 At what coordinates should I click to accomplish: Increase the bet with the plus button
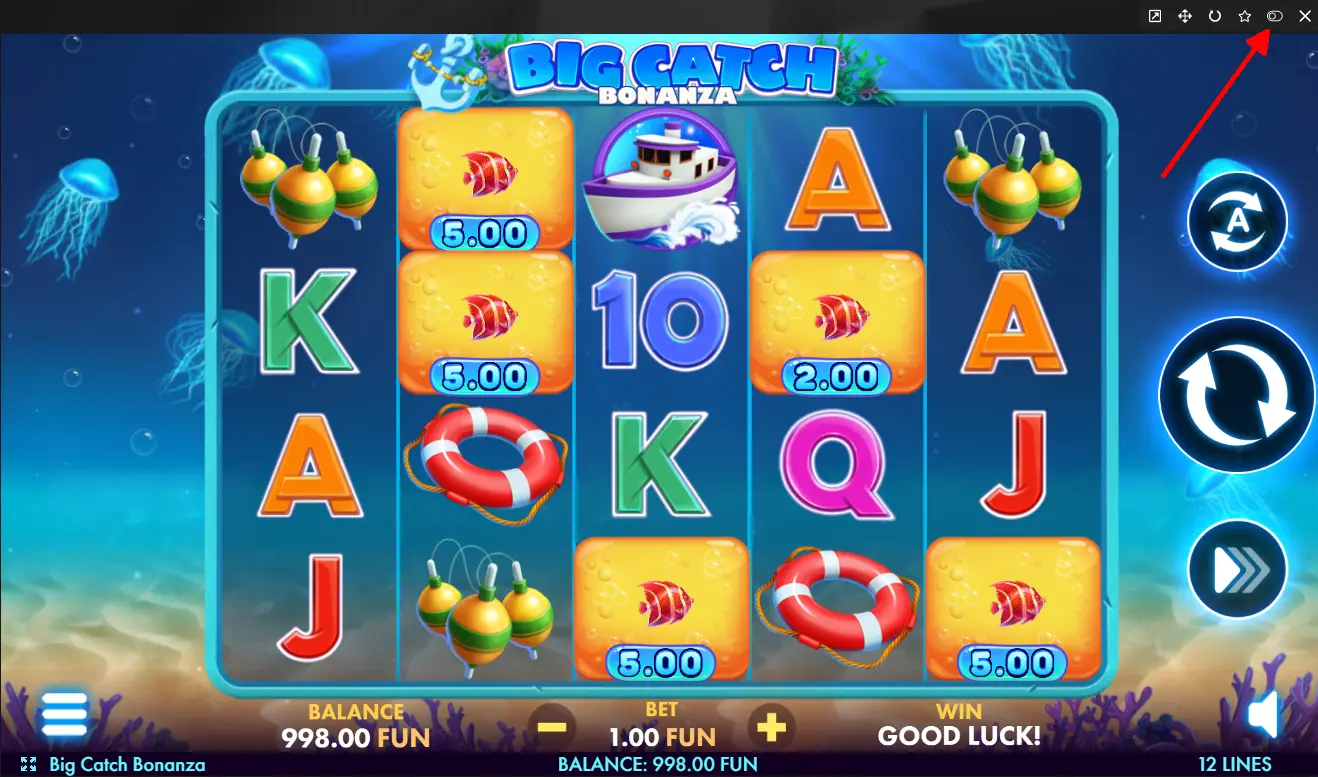770,727
